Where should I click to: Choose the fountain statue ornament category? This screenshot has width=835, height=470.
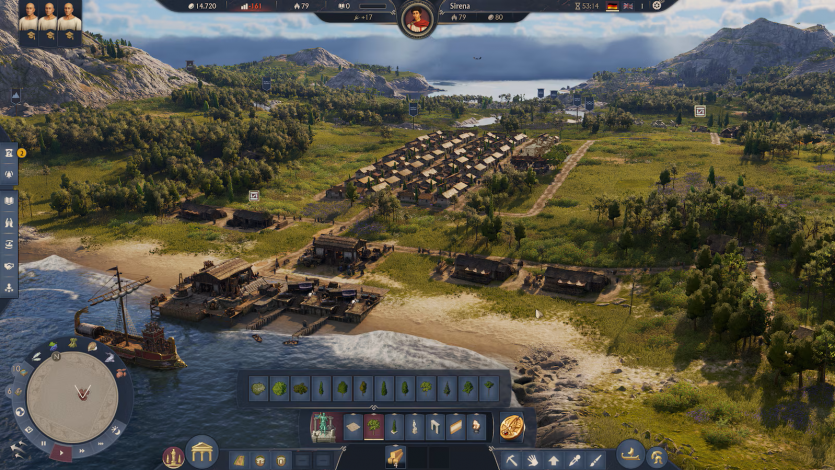(323, 427)
